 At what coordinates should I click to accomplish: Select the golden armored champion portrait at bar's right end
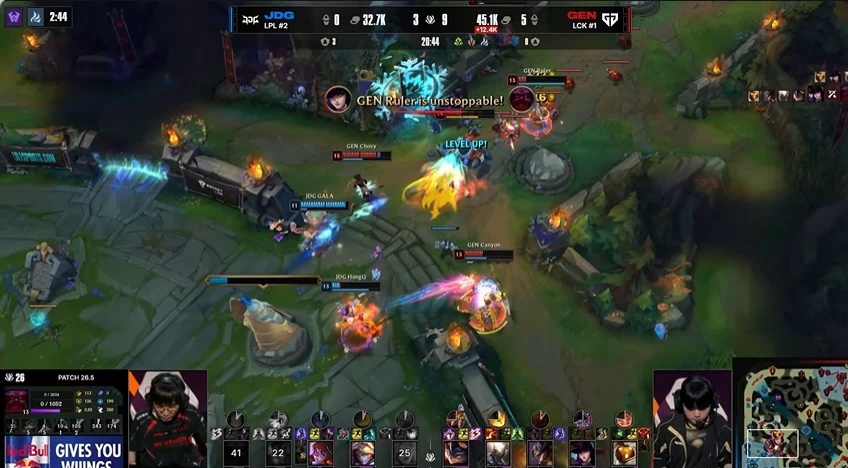[624, 453]
